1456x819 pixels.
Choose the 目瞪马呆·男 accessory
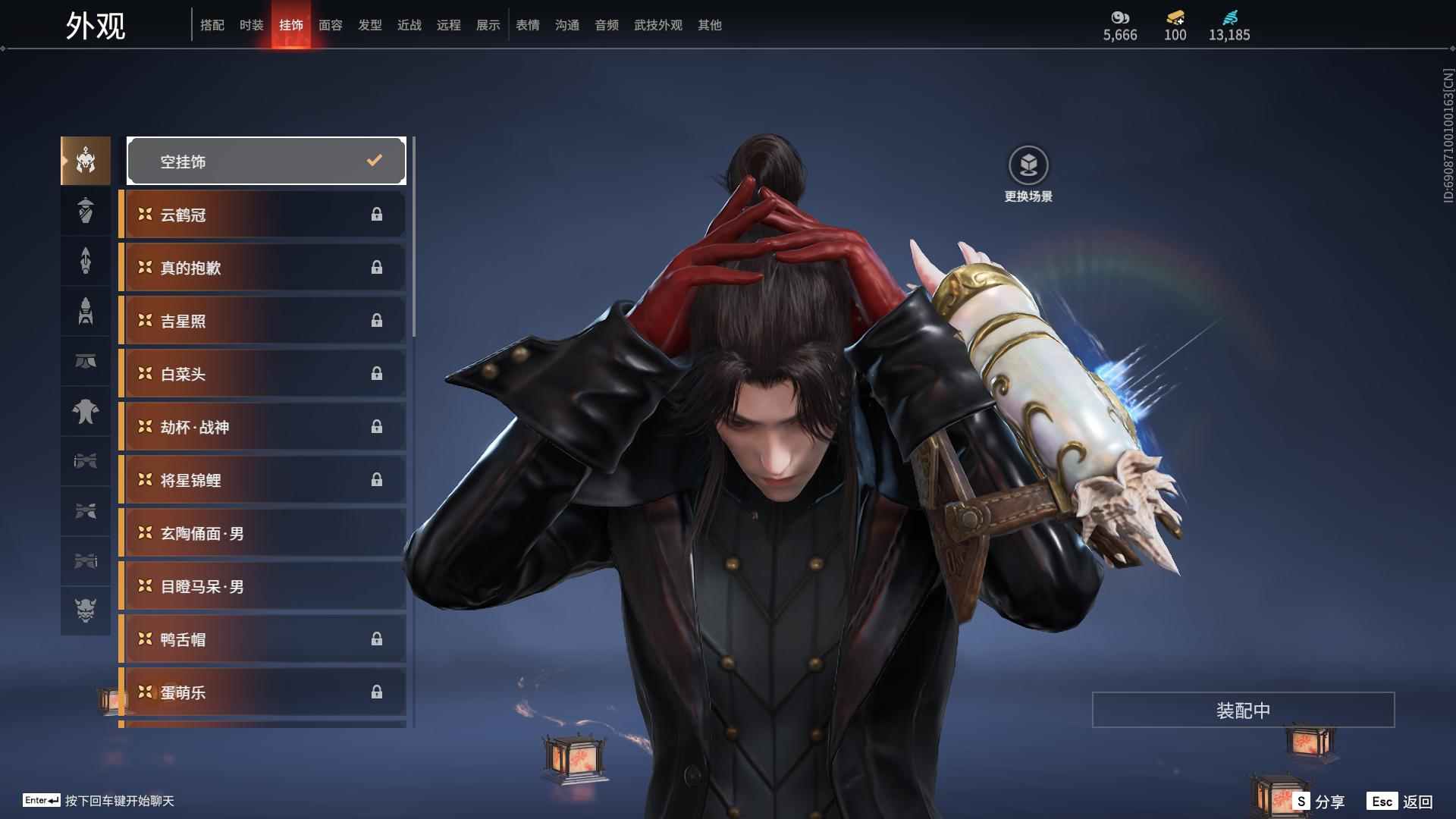pyautogui.click(x=262, y=586)
